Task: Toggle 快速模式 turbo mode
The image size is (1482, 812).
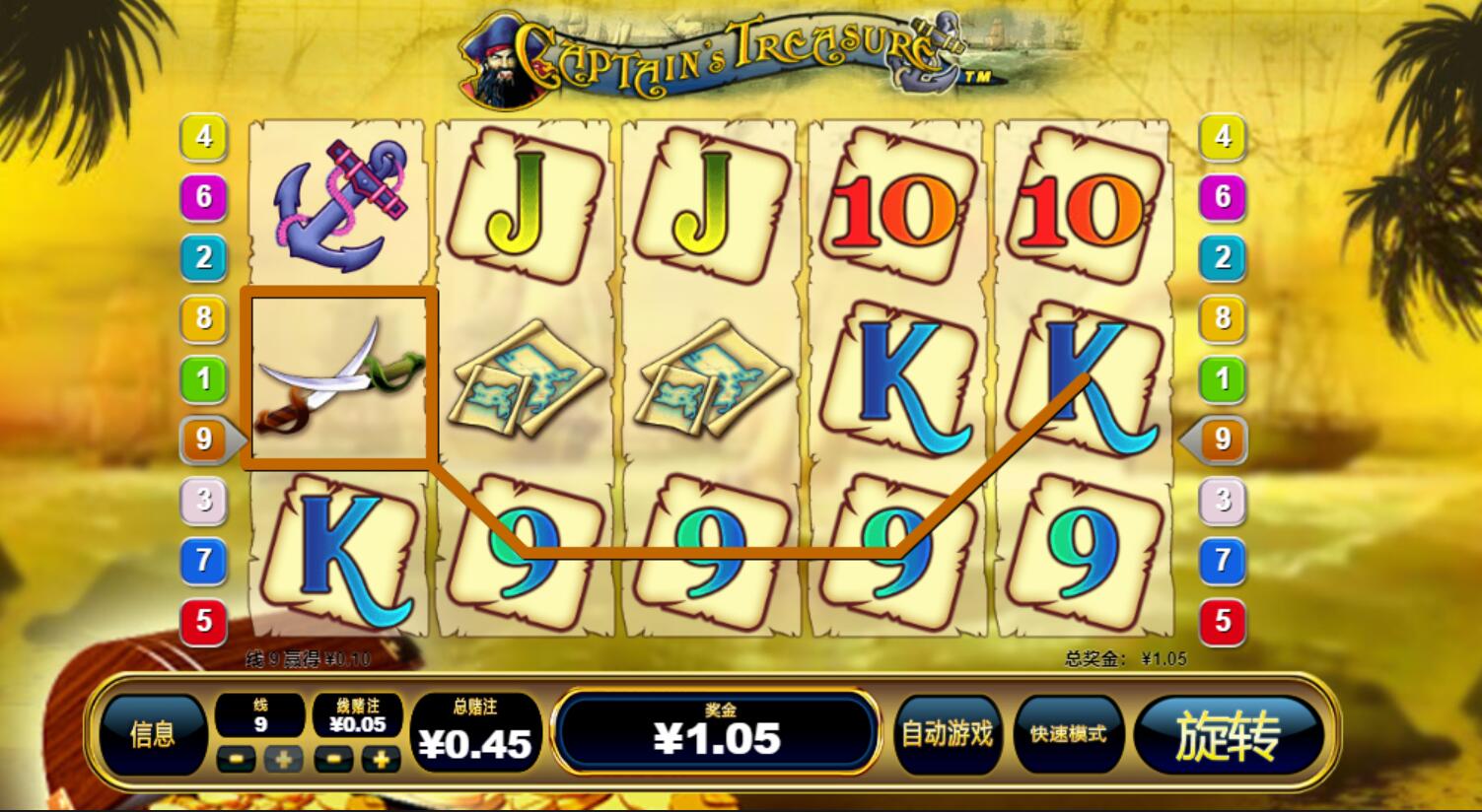Action: [x=1068, y=734]
